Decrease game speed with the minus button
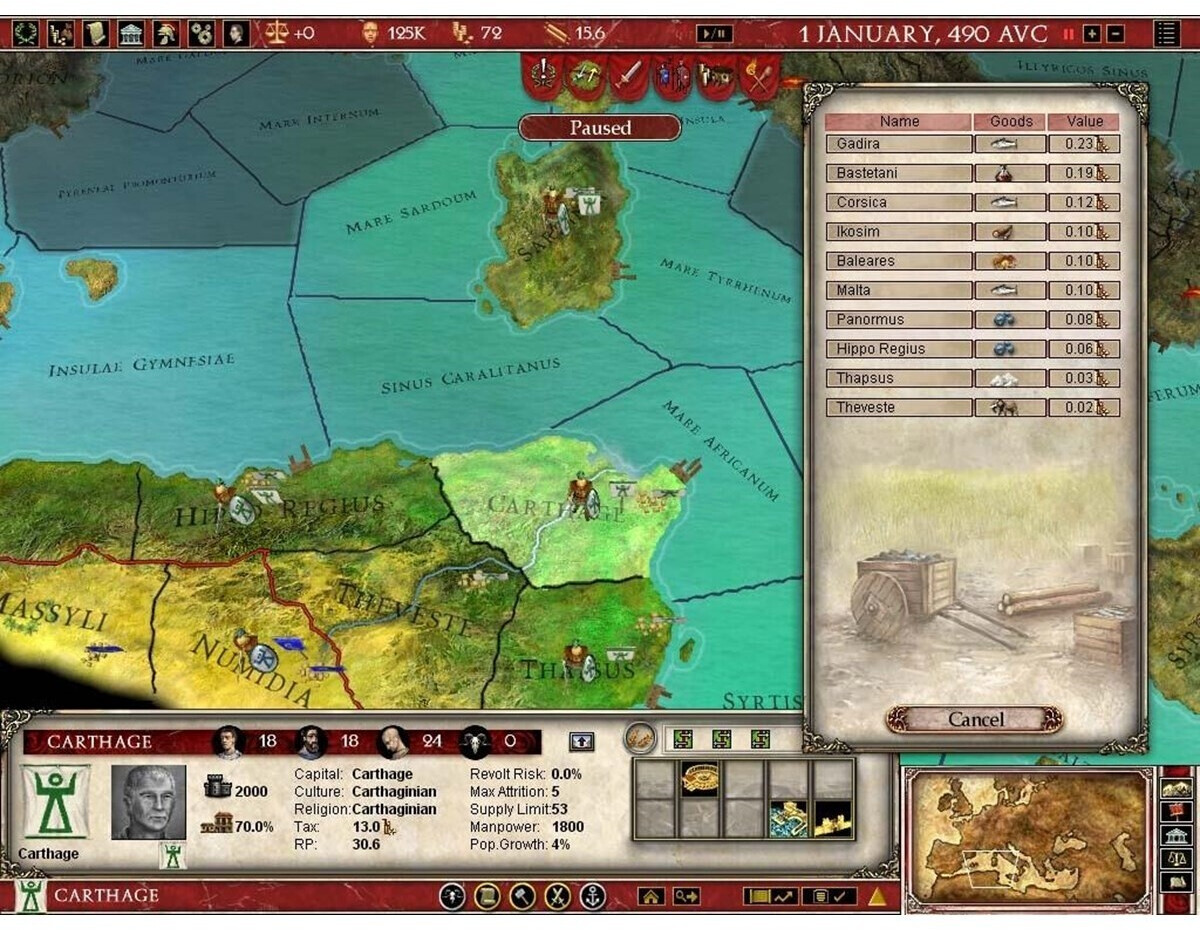Image resolution: width=1200 pixels, height=930 pixels. (x=1115, y=34)
